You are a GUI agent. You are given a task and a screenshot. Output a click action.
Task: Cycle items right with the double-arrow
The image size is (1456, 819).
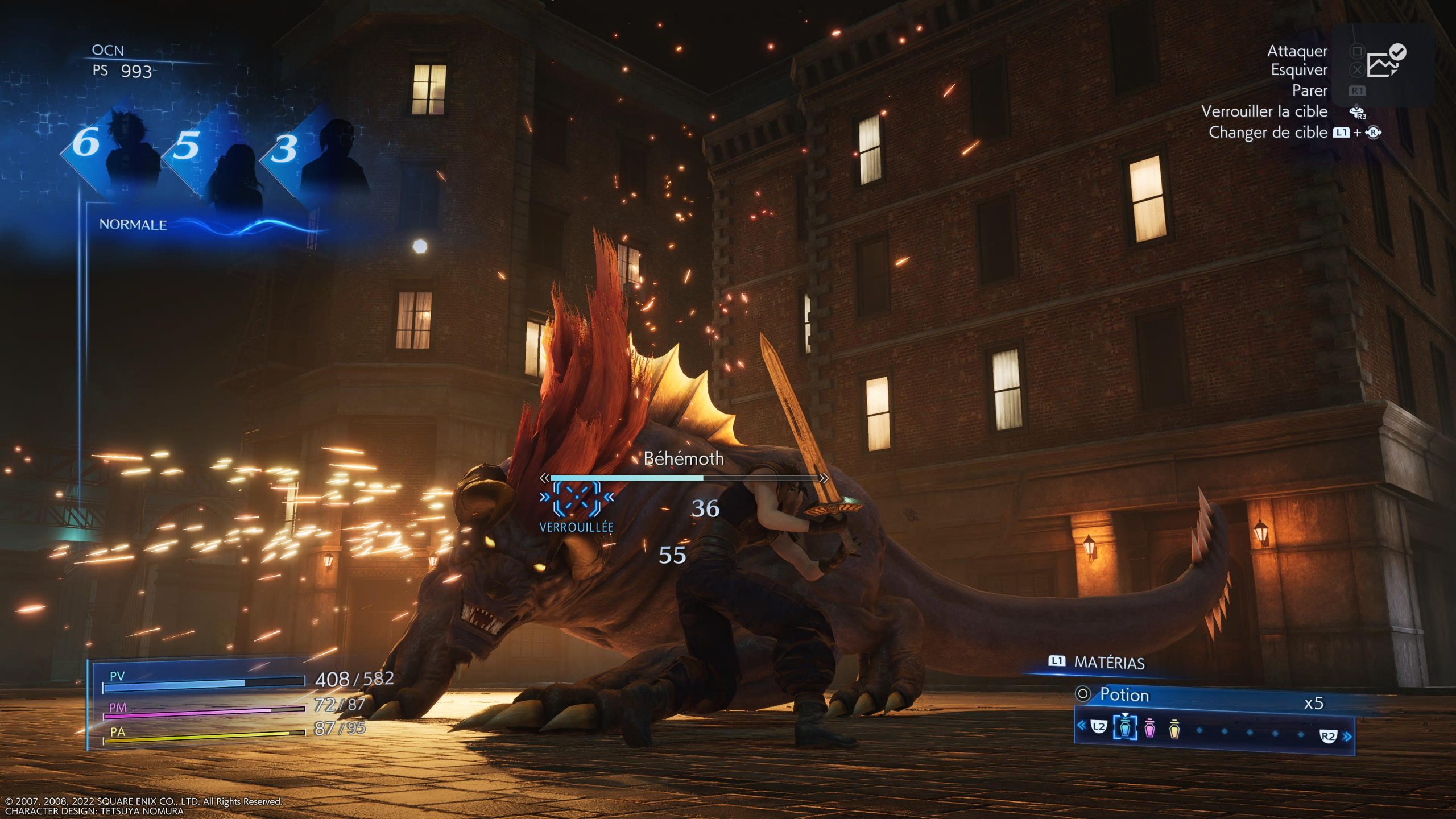click(1347, 737)
